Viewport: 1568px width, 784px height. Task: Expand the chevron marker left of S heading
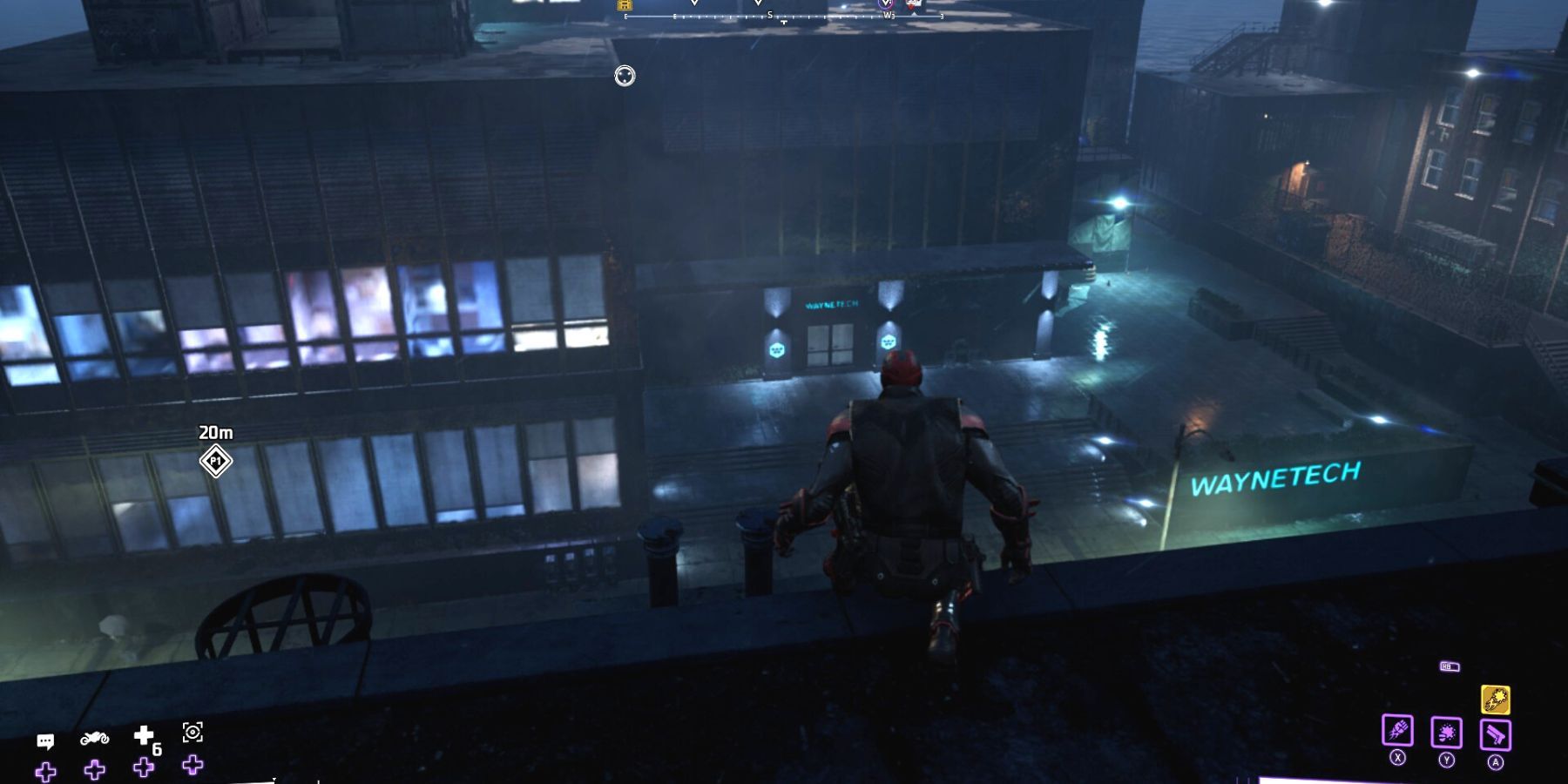(x=694, y=3)
